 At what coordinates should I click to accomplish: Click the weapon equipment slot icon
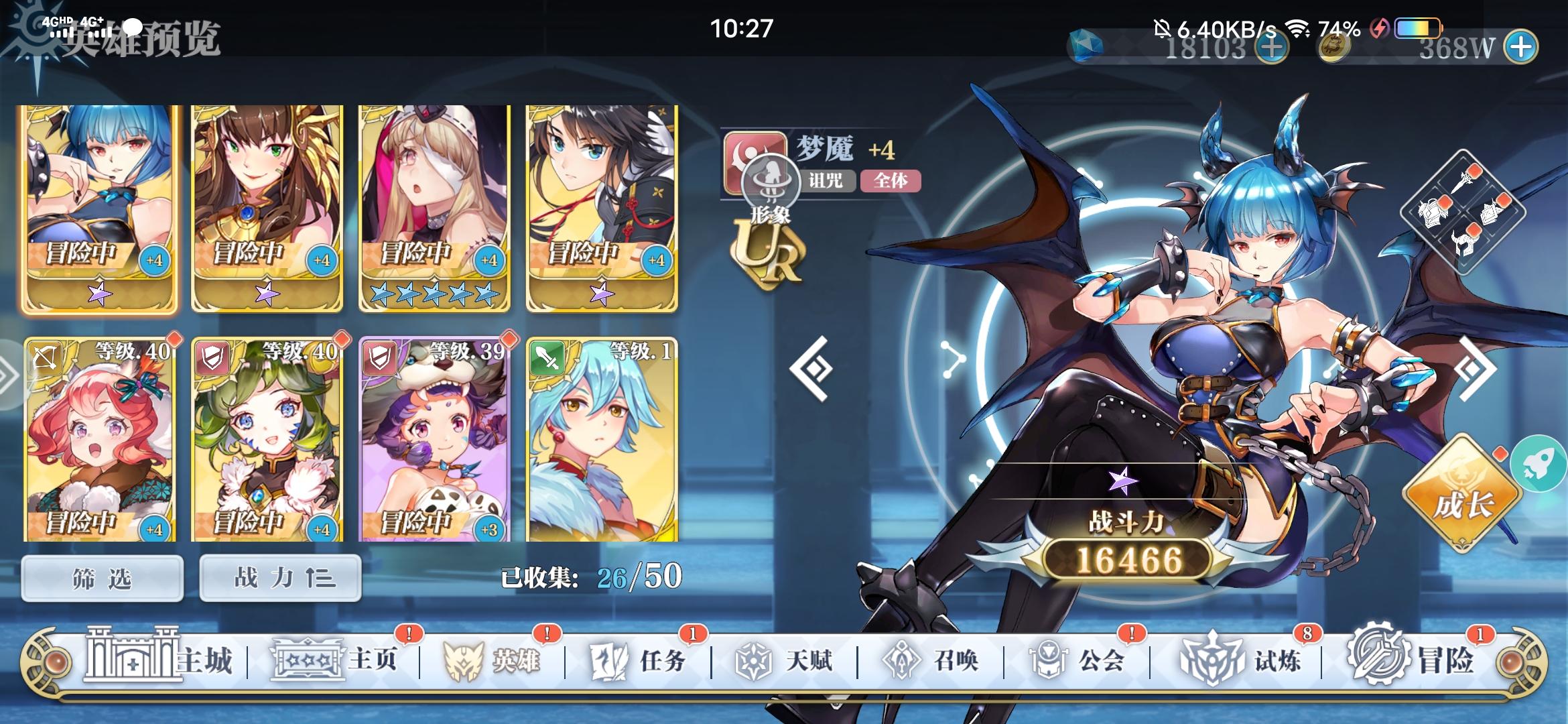pos(1462,182)
